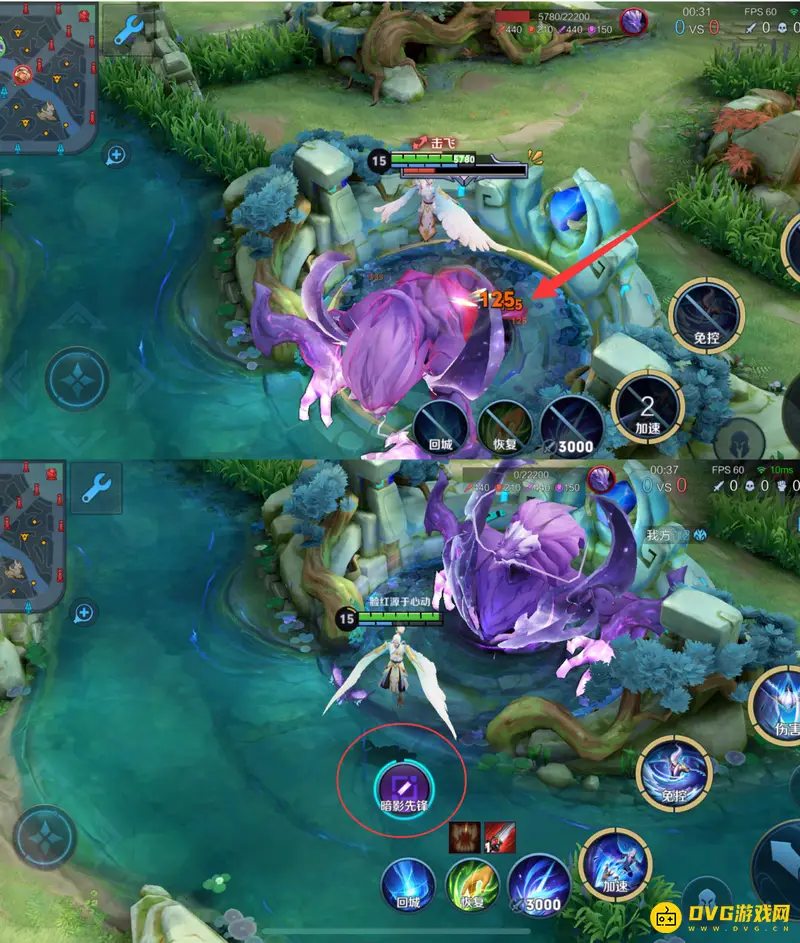Tap the disabled, slashed-out 3000 spell
This screenshot has width=800, height=943.
571,425
